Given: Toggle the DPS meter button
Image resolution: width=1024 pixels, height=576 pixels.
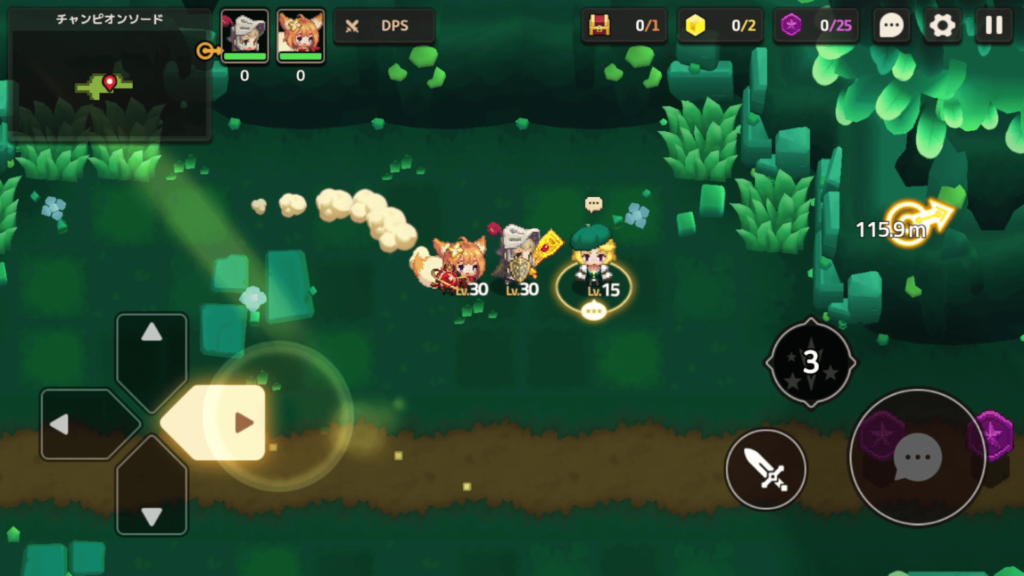Looking at the screenshot, I should [x=384, y=26].
